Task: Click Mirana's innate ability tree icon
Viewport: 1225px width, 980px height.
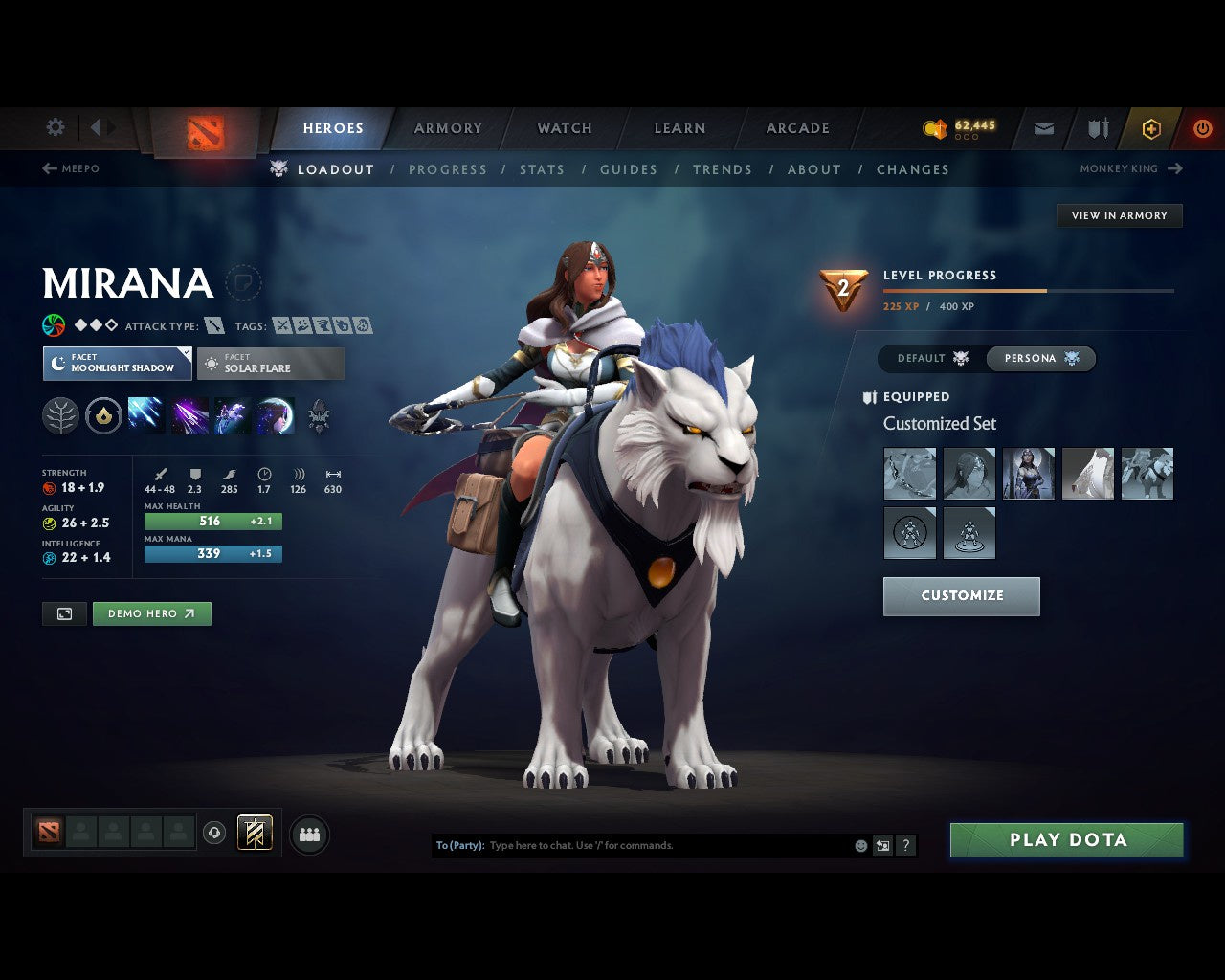Action: (x=60, y=415)
